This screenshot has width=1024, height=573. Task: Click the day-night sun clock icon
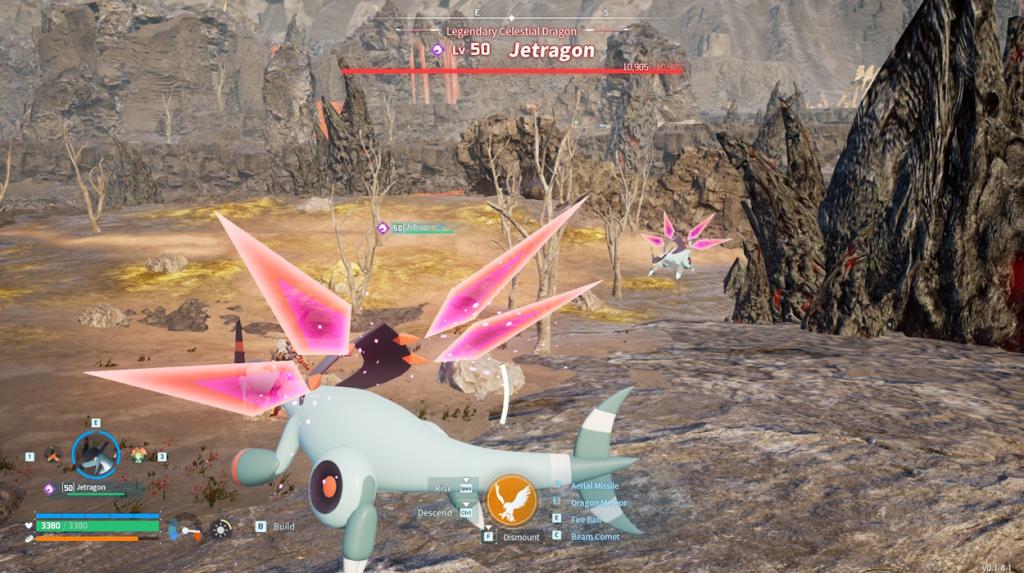[221, 527]
